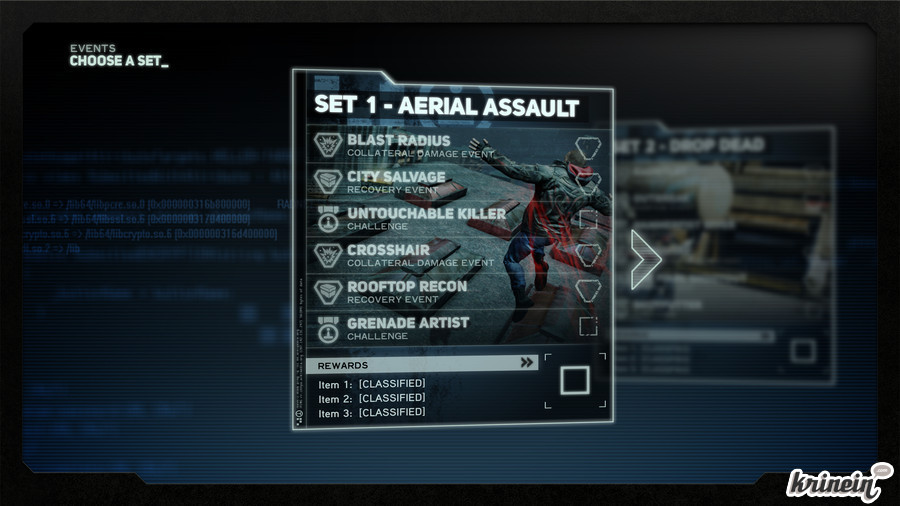Open the Untouchable Killer challenge

point(426,218)
